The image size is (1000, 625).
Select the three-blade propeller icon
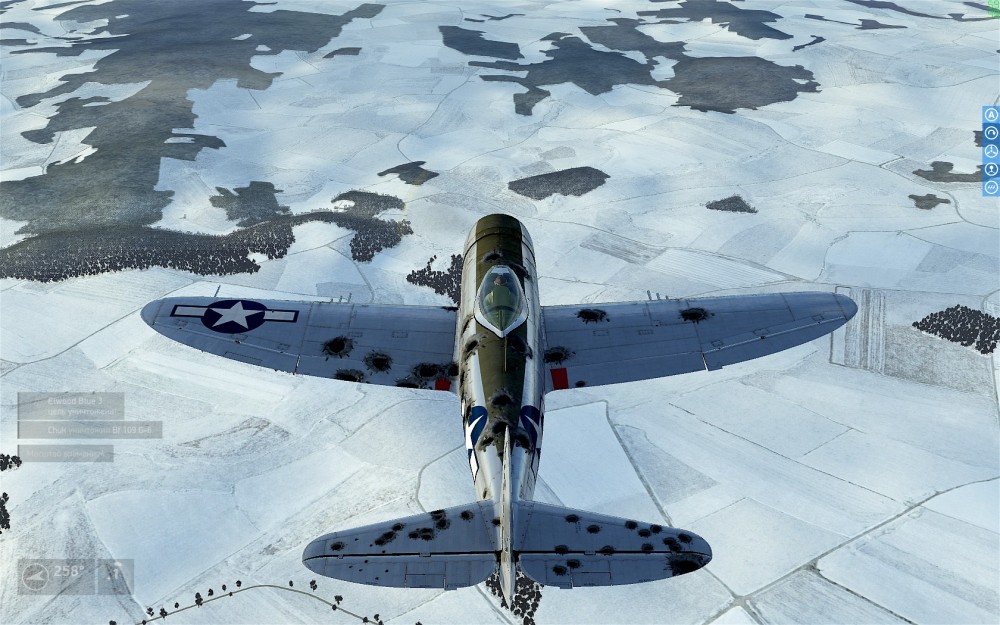tap(991, 151)
